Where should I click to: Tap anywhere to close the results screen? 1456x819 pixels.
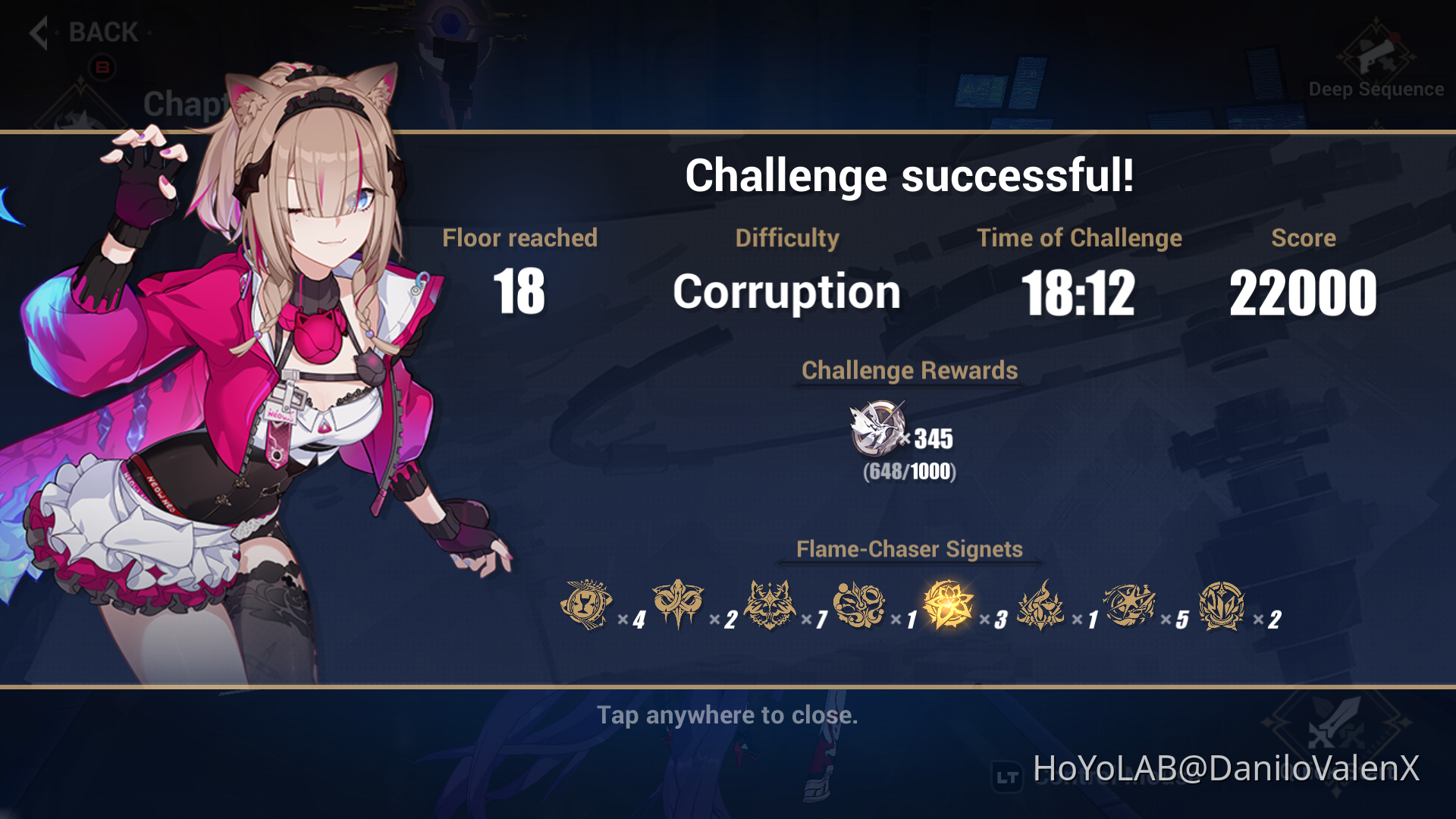(x=728, y=715)
